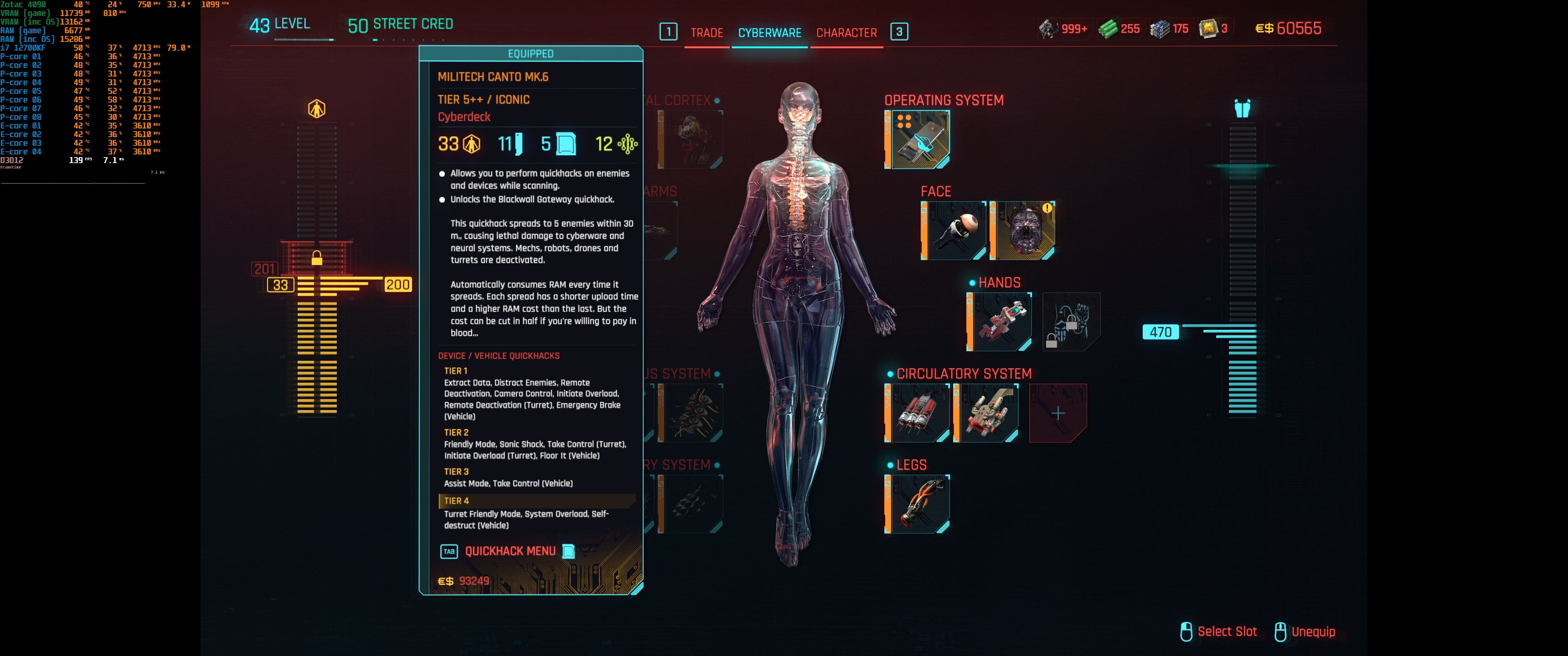The width and height of the screenshot is (1568, 656).
Task: Switch to the Trade tab
Action: click(706, 33)
